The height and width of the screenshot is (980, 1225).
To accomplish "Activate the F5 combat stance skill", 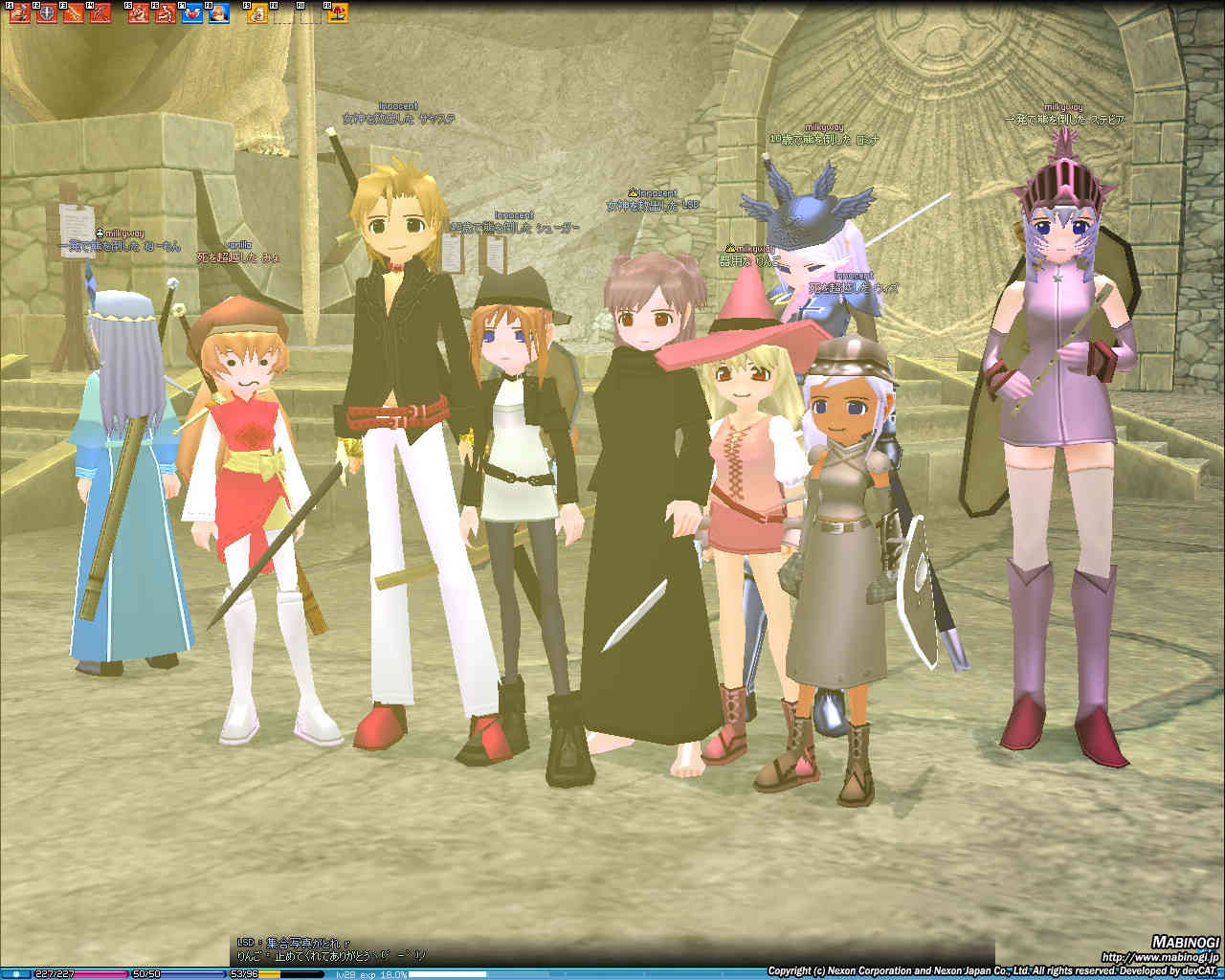I will click(139, 13).
